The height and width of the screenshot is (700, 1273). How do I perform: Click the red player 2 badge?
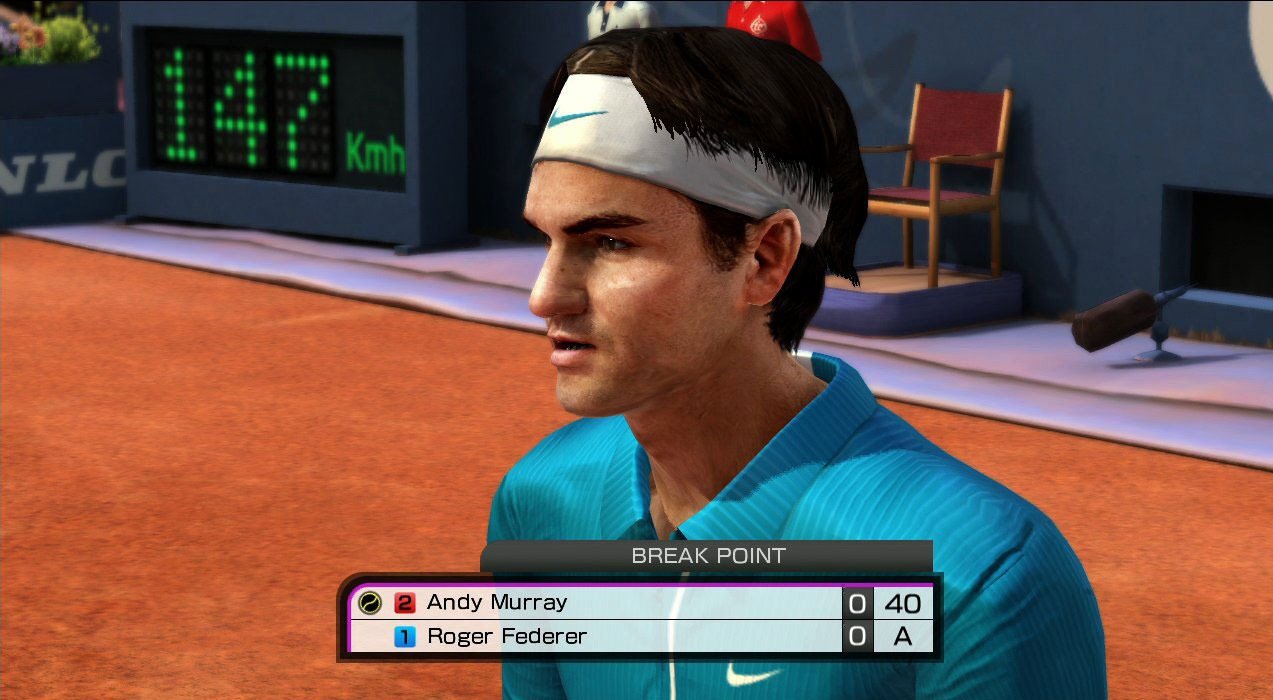tap(404, 603)
